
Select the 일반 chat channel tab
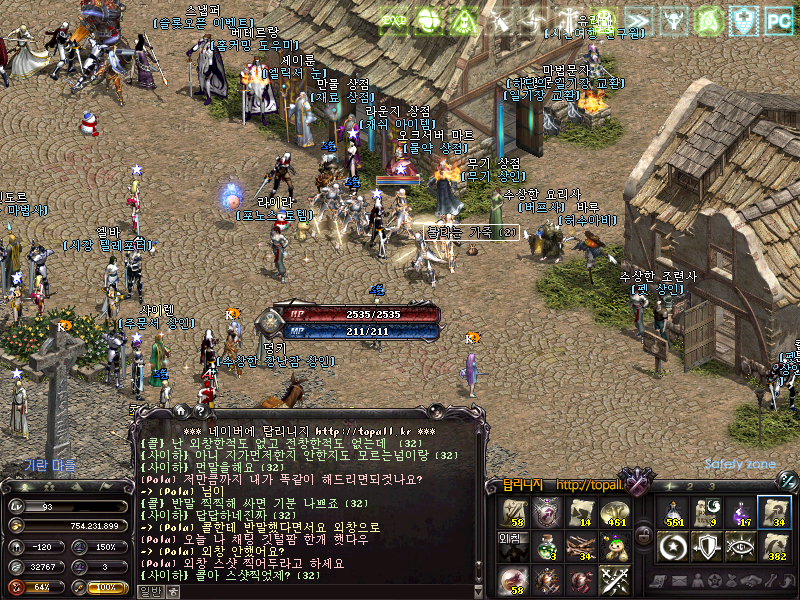click(150, 591)
